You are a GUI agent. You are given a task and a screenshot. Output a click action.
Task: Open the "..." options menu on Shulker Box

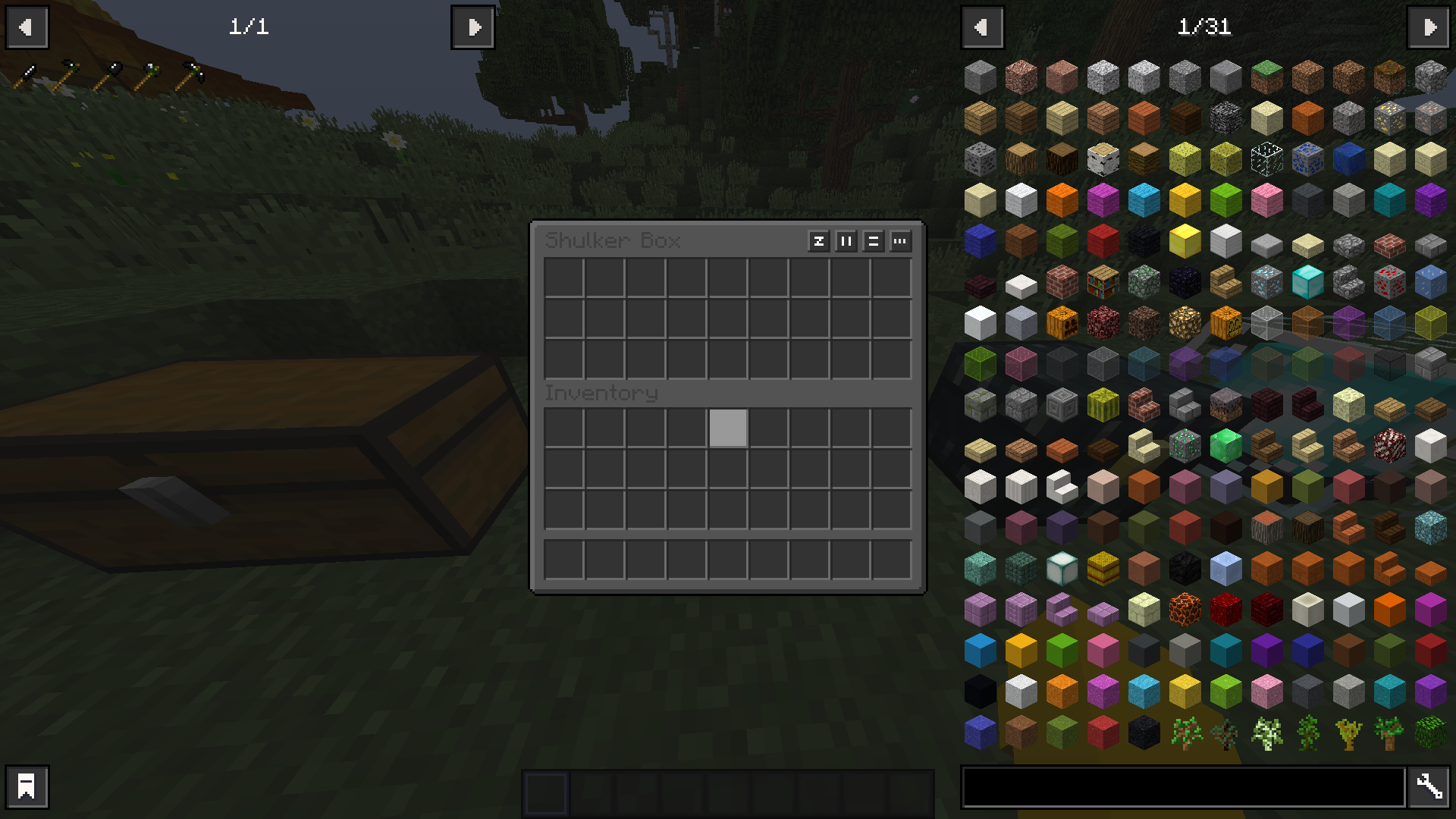[900, 242]
